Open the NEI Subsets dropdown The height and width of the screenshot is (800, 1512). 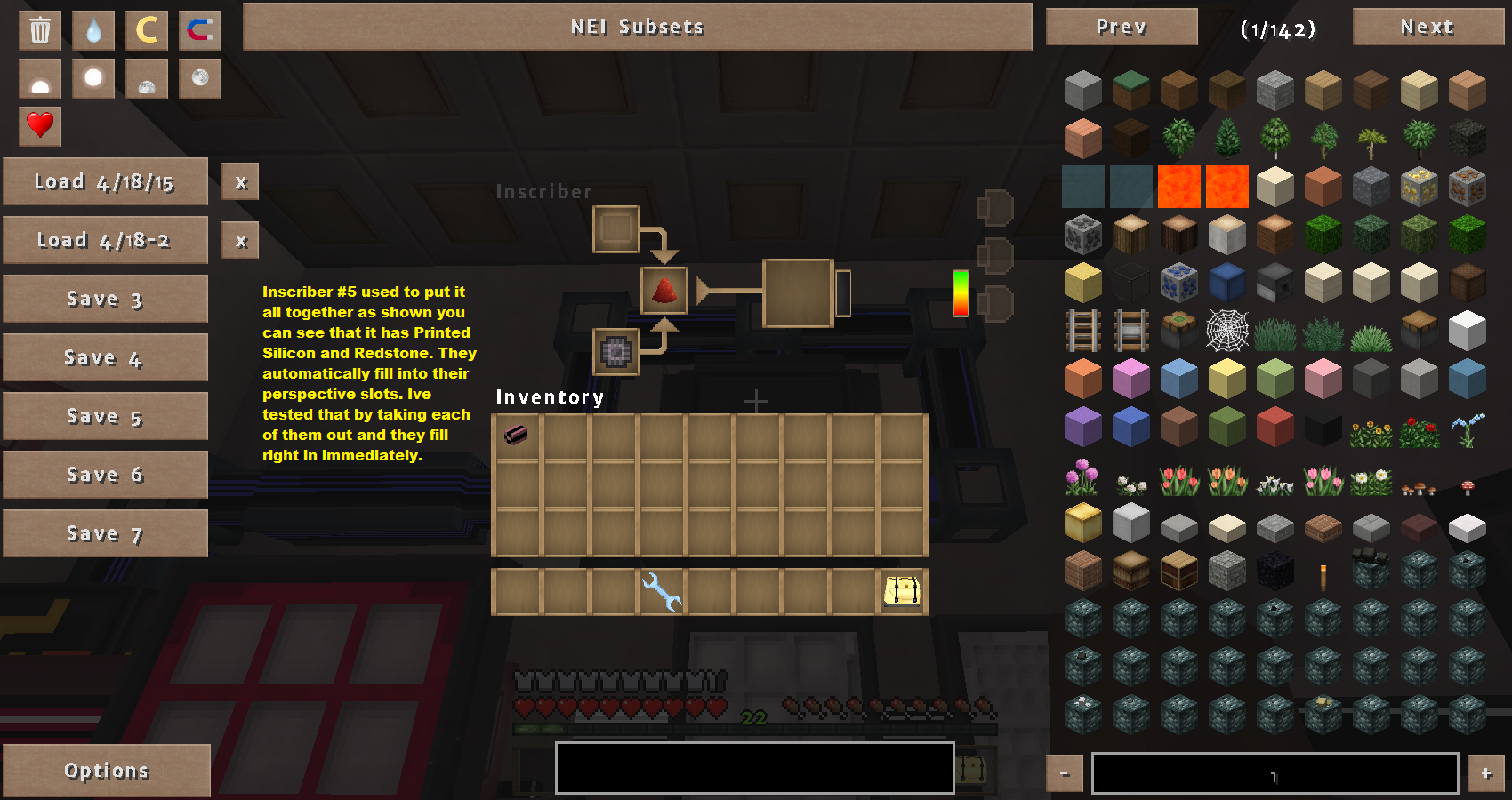coord(637,27)
